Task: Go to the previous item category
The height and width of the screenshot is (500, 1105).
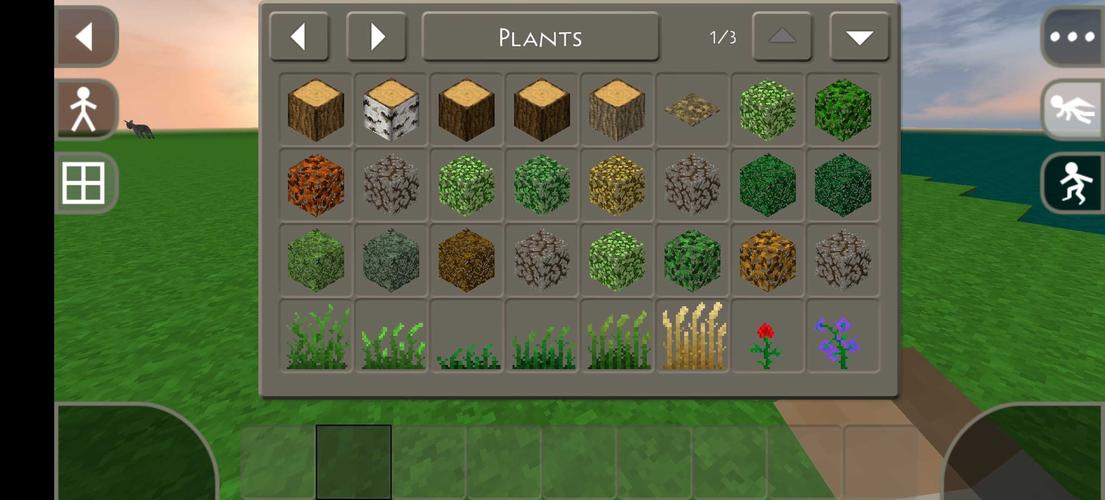Action: [x=299, y=38]
